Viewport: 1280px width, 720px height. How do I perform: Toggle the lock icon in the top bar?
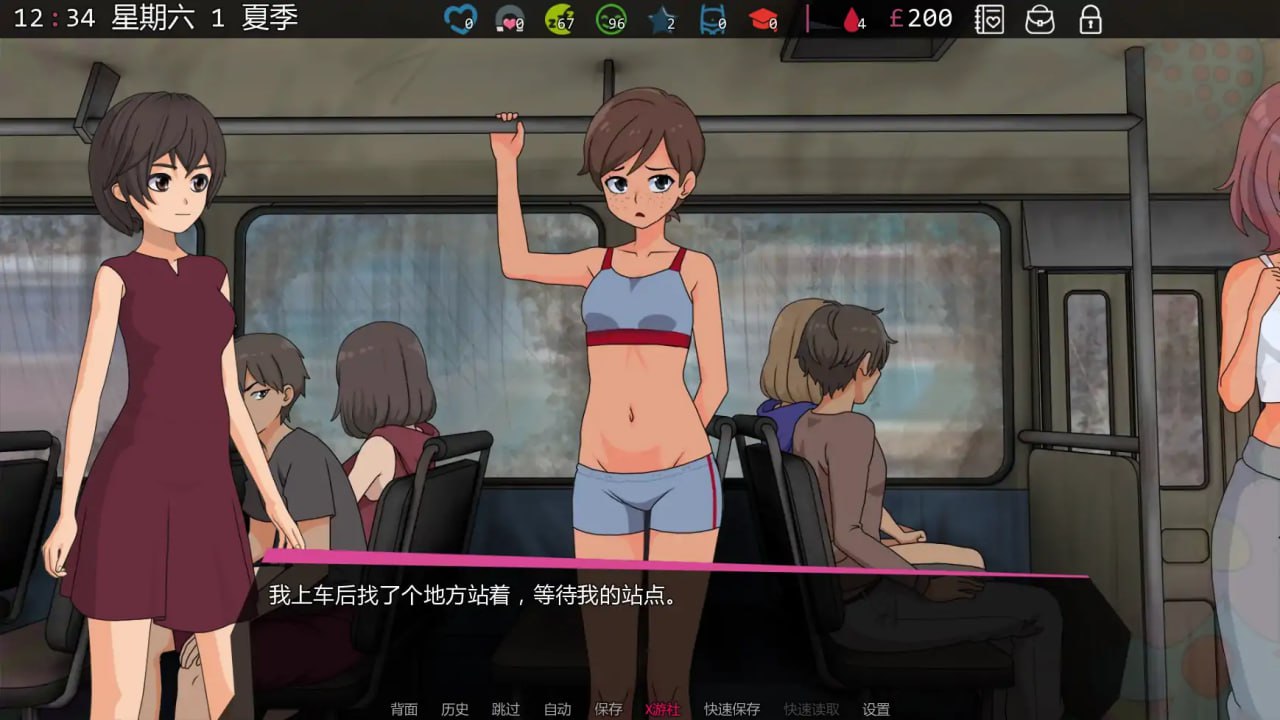click(x=1089, y=19)
